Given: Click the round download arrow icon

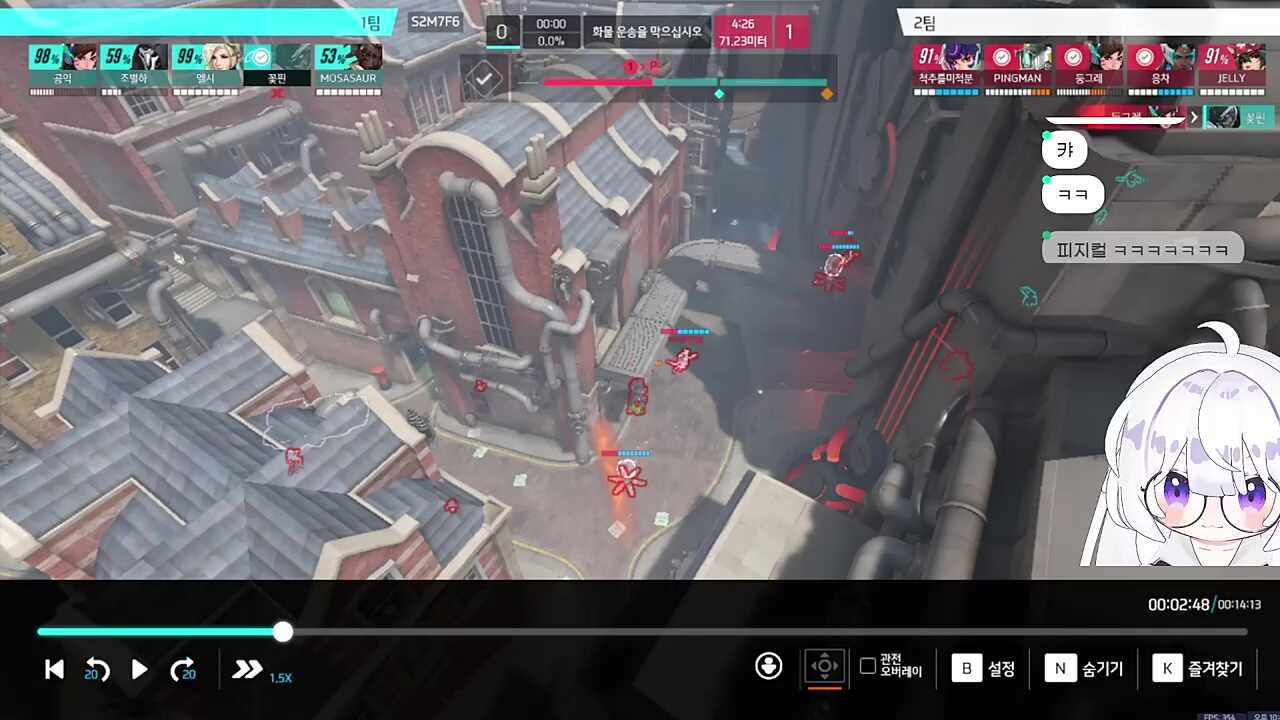Looking at the screenshot, I should coord(768,666).
